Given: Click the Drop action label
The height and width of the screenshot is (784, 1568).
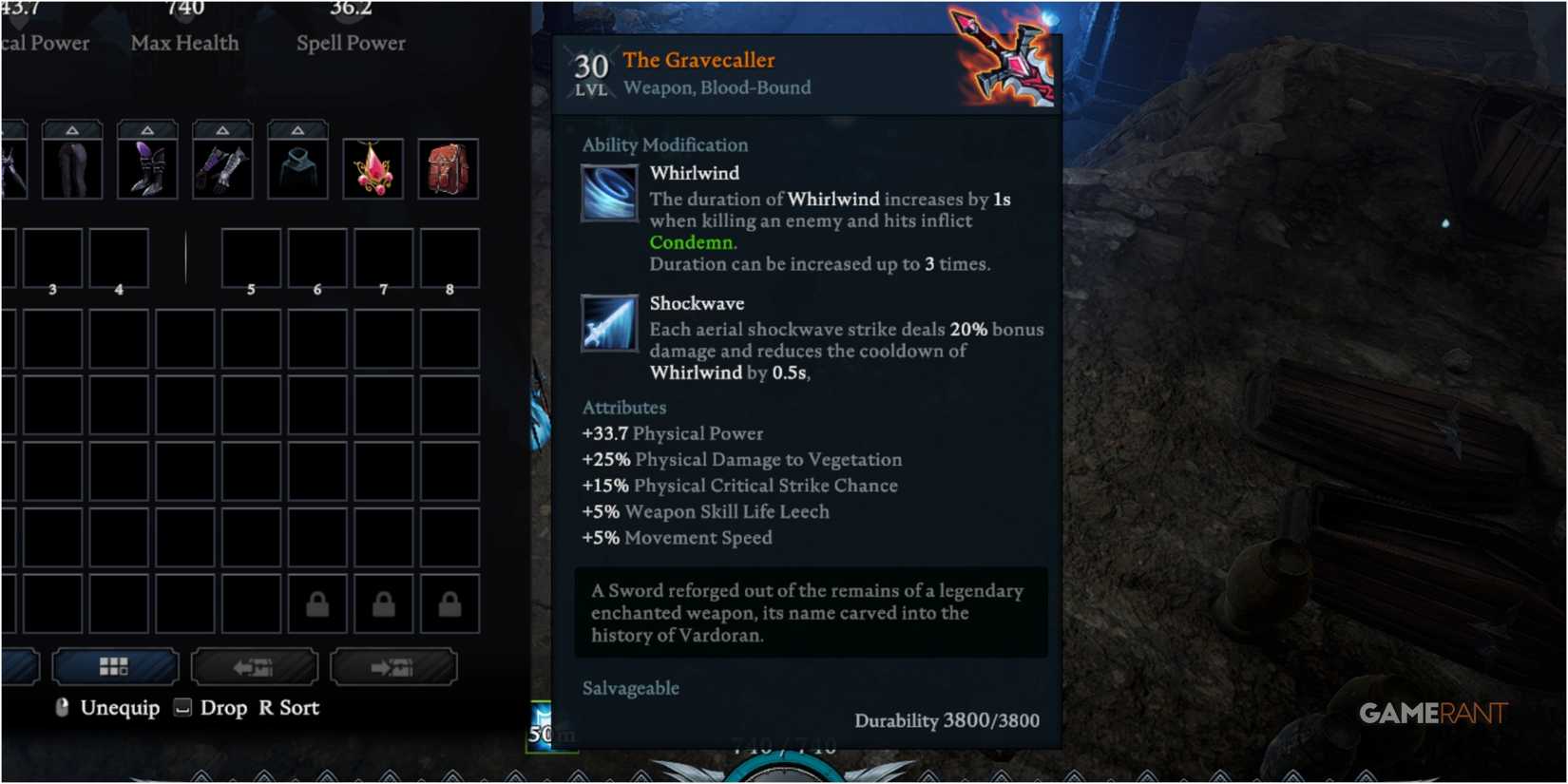Looking at the screenshot, I should tap(224, 707).
